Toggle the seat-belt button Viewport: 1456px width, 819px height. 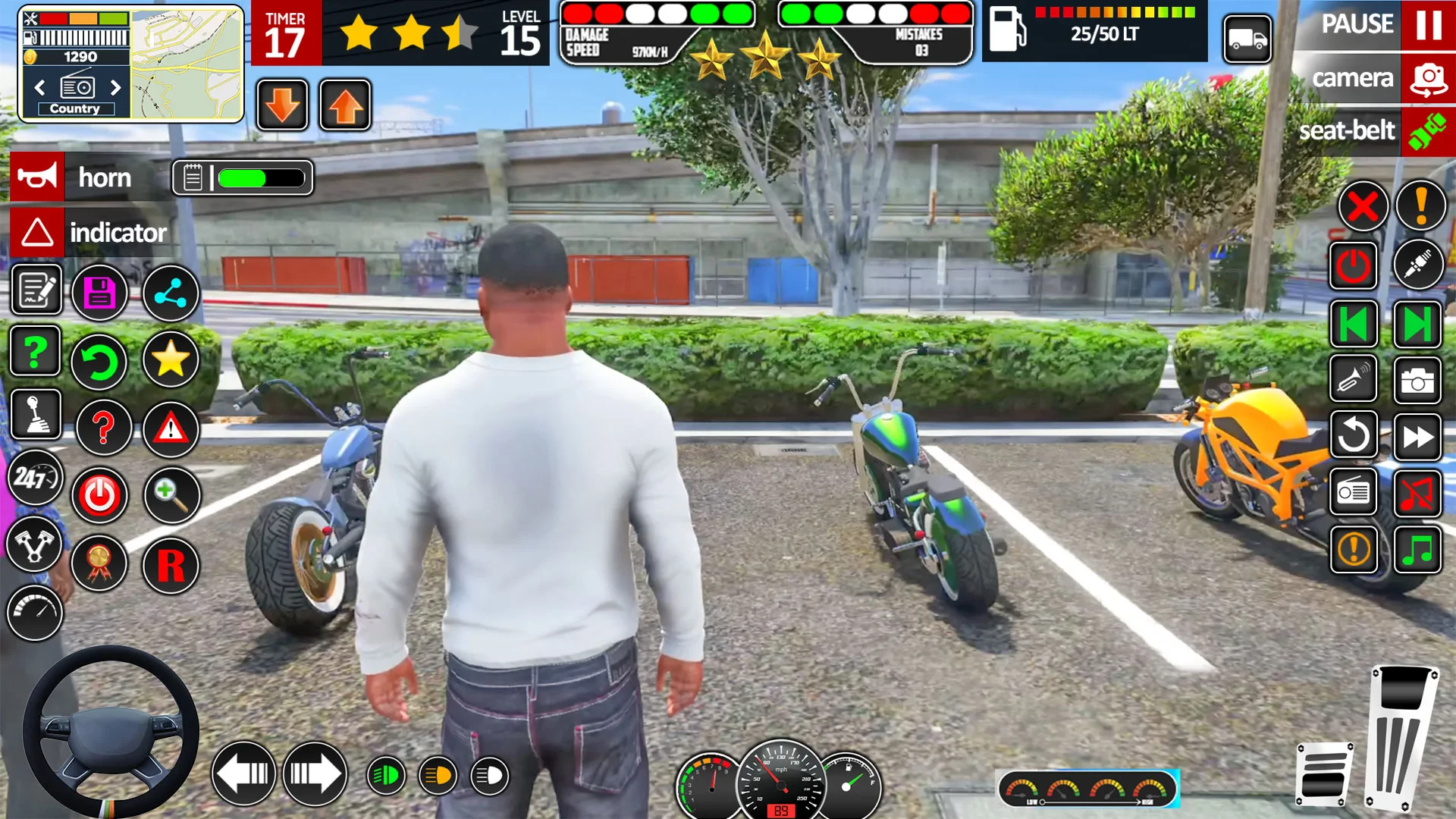(x=1428, y=131)
